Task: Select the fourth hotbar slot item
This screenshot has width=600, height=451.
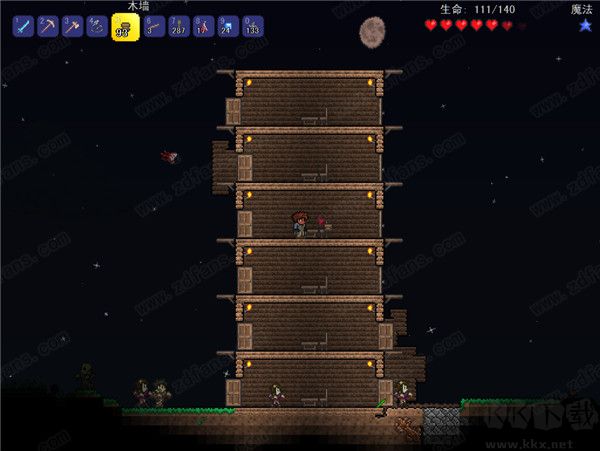Action: [97, 27]
